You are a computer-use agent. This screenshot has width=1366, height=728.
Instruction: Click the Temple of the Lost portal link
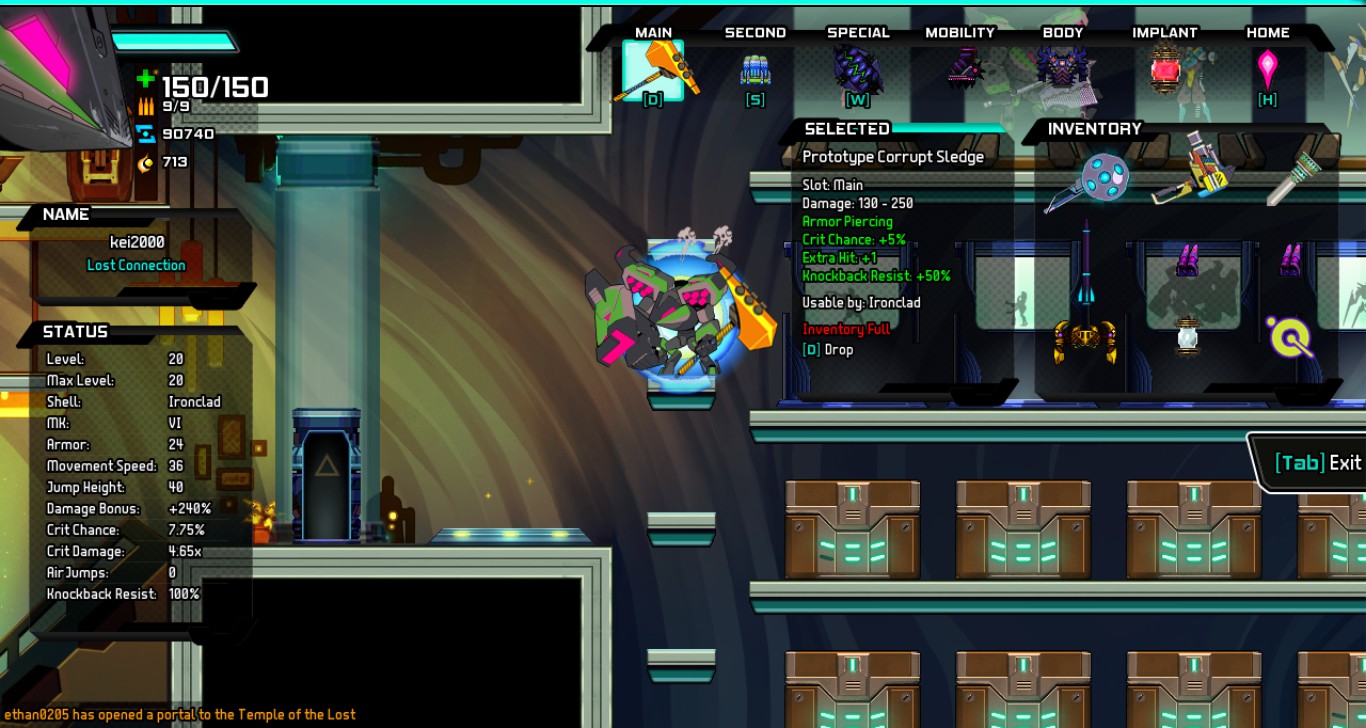296,714
